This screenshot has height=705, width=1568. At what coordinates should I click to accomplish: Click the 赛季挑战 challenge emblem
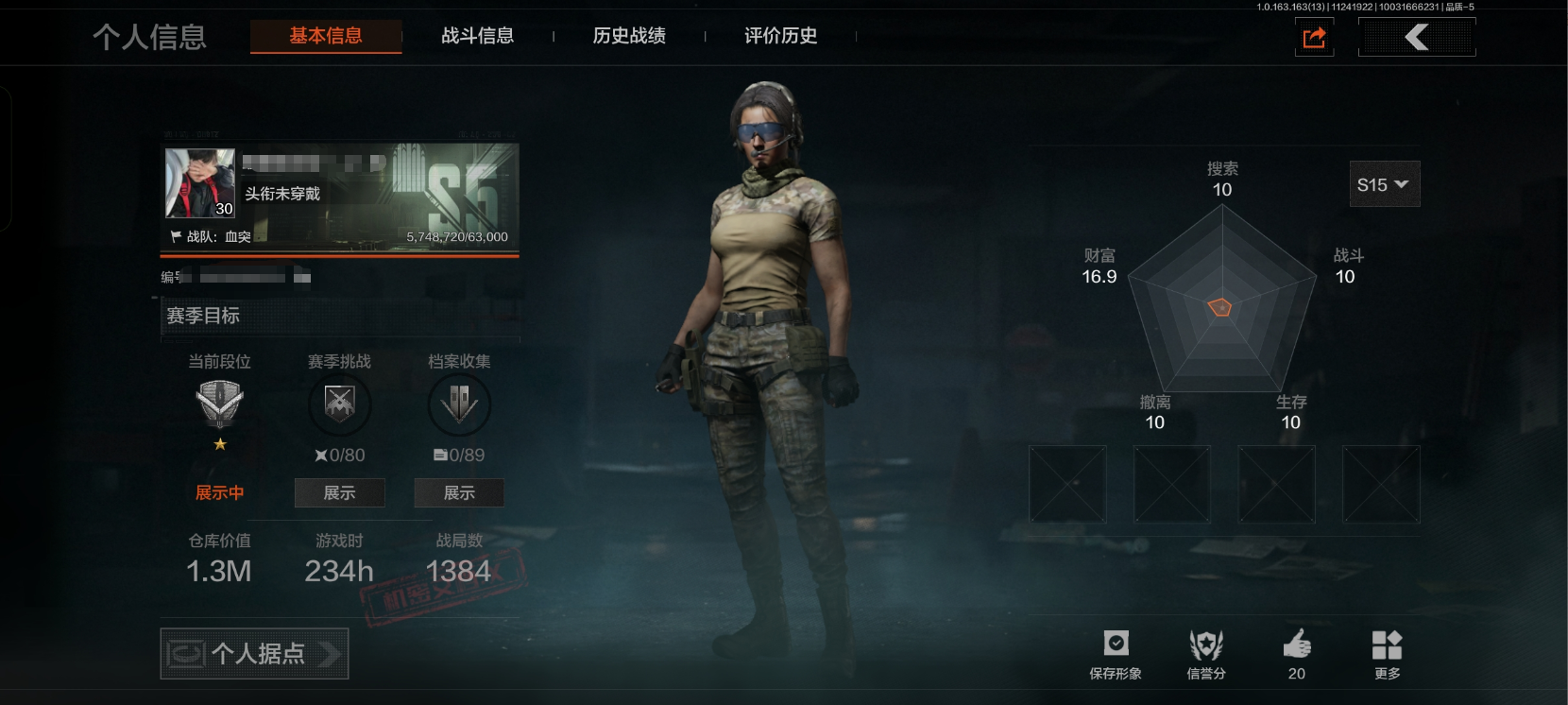point(339,404)
